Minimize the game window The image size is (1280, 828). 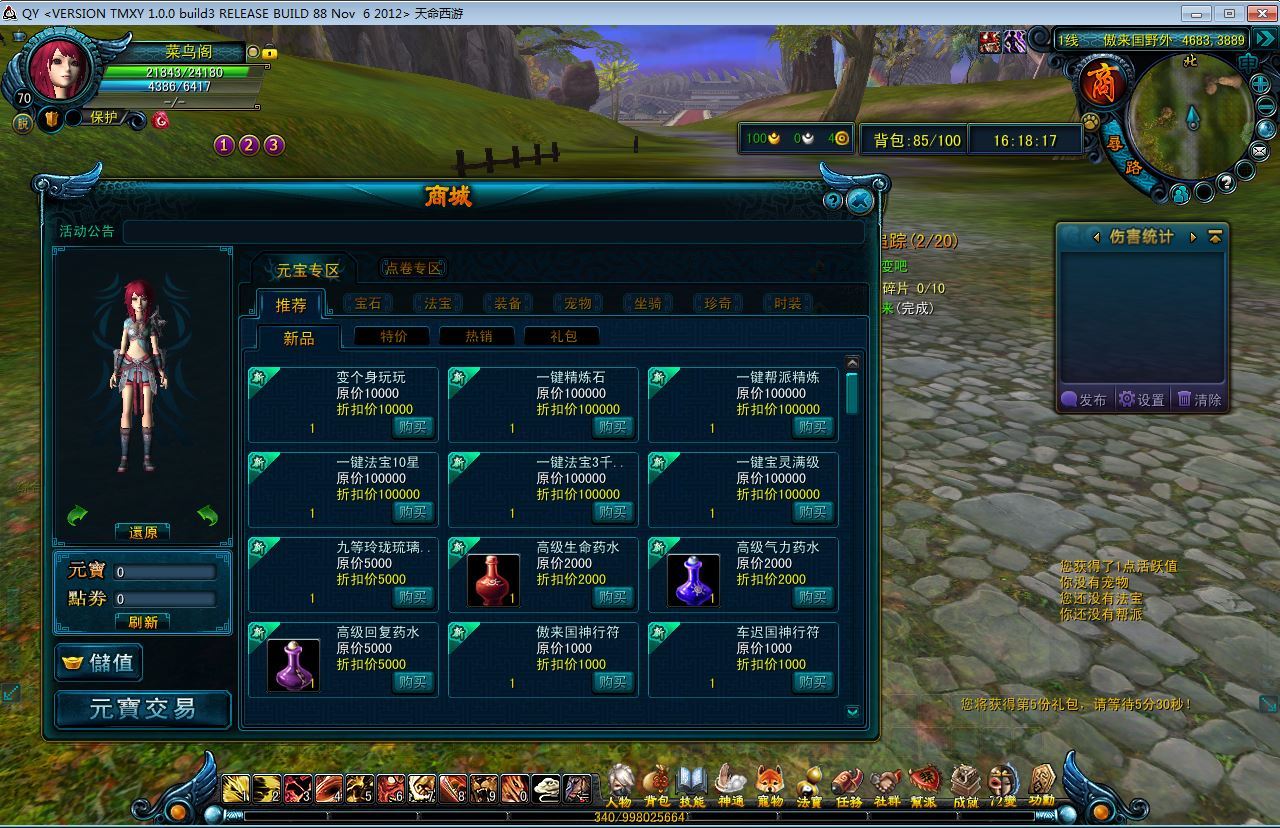coord(1194,13)
